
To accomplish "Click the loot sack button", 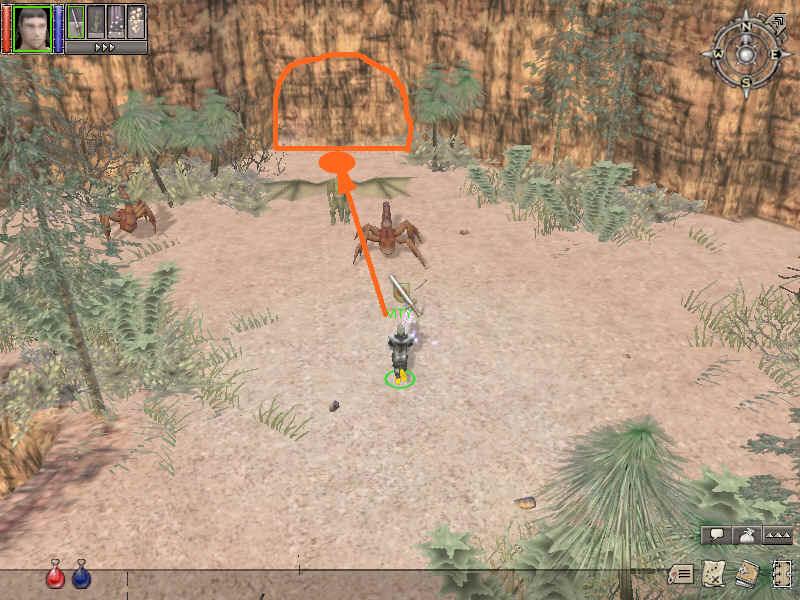I will pos(748,535).
